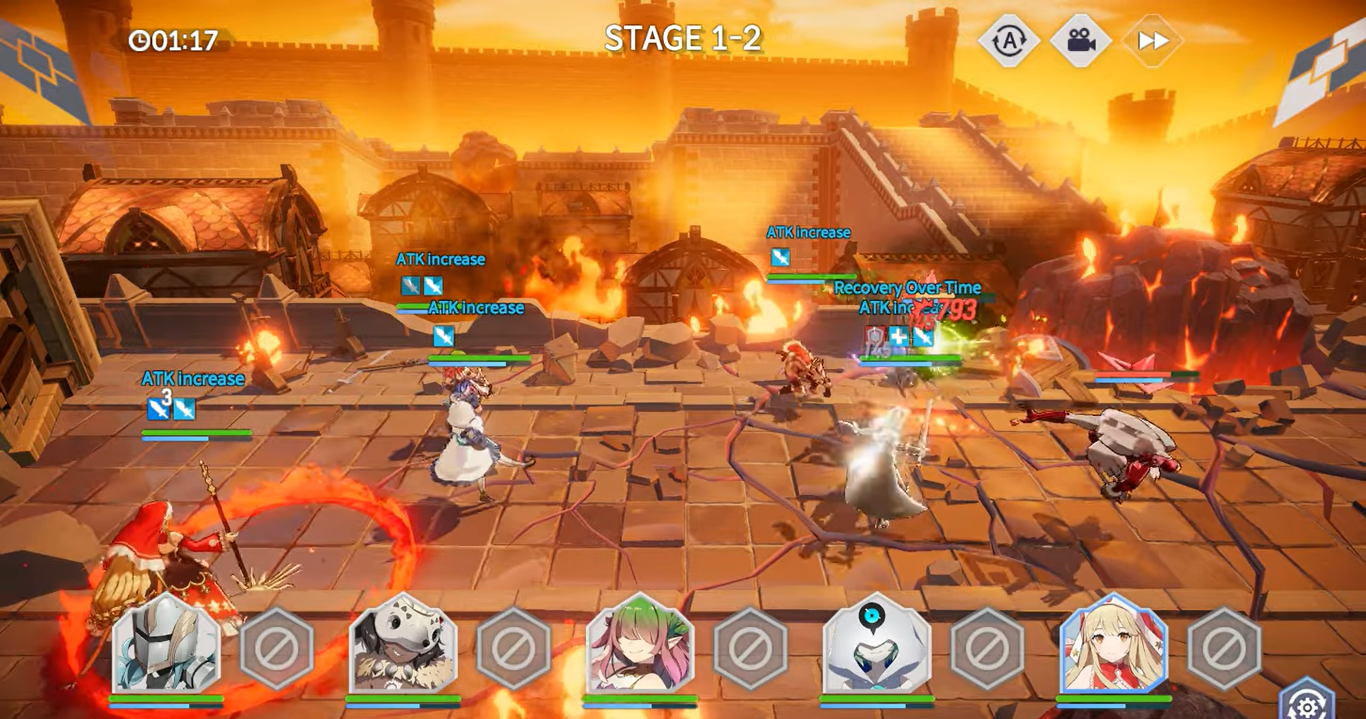Open the settings gear menu
The height and width of the screenshot is (719, 1366).
pyautogui.click(x=1306, y=704)
